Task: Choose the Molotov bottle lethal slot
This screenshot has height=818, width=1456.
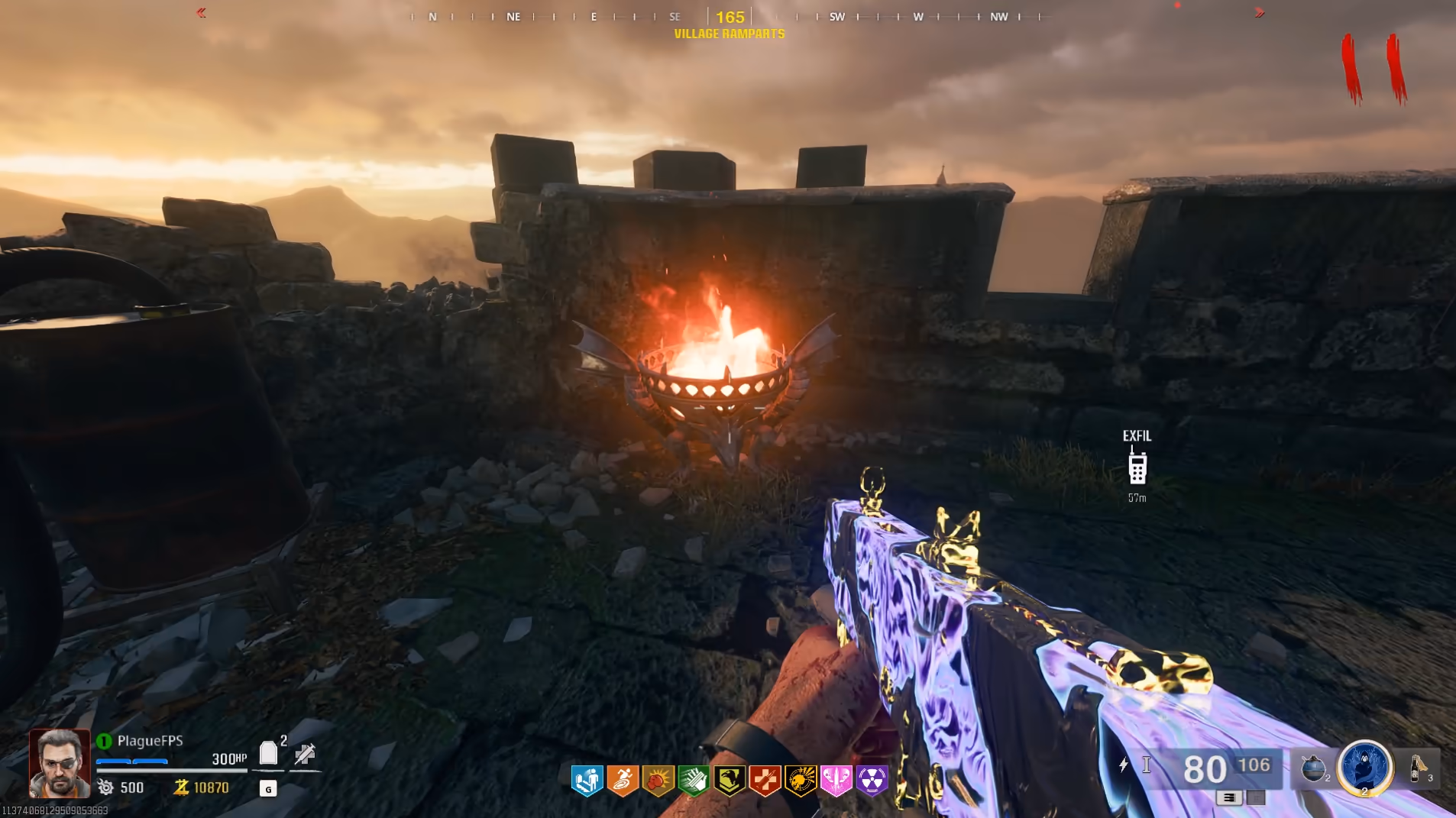Action: (x=1418, y=768)
